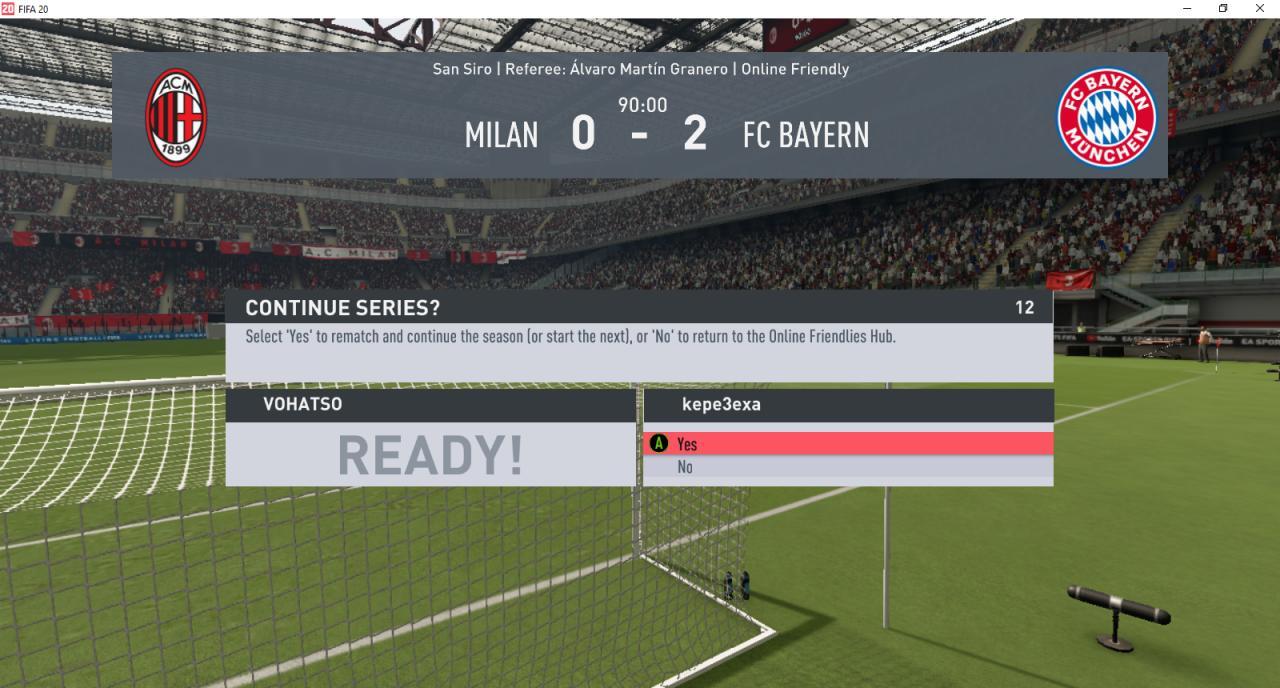Close the FIFA 20 window
This screenshot has height=688, width=1280.
(1259, 8)
